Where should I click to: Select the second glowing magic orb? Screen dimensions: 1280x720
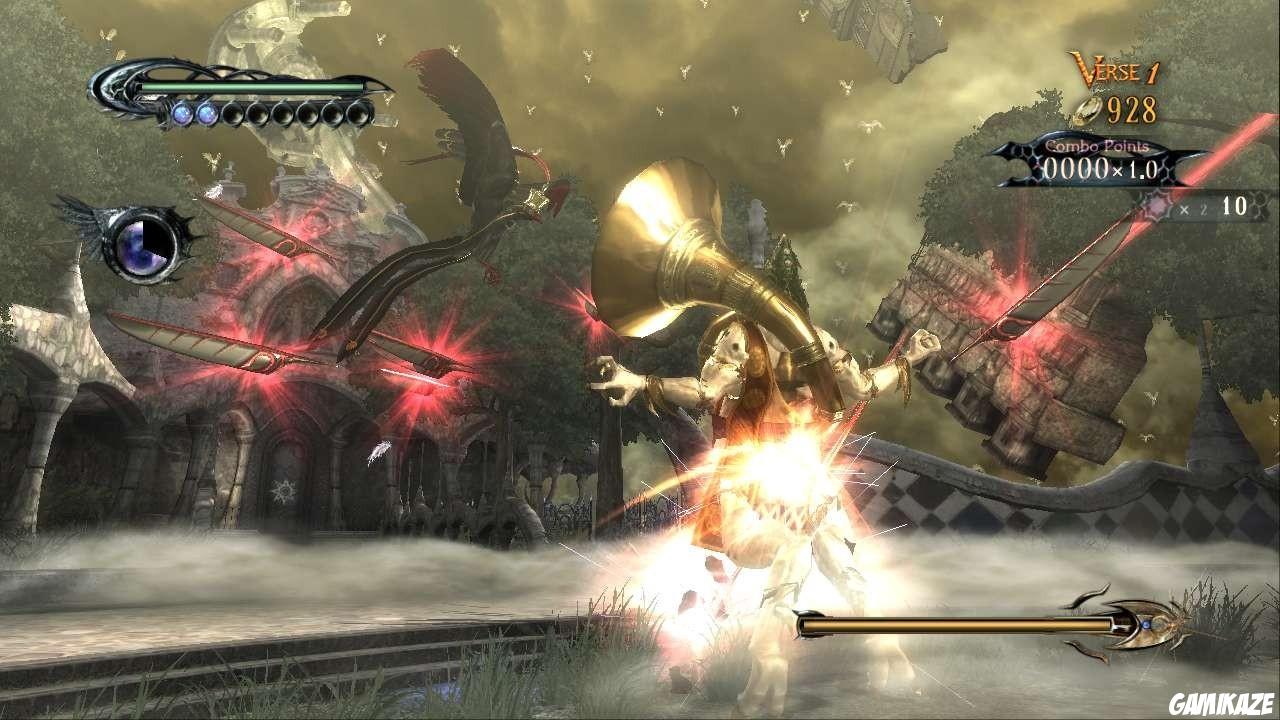click(x=207, y=113)
